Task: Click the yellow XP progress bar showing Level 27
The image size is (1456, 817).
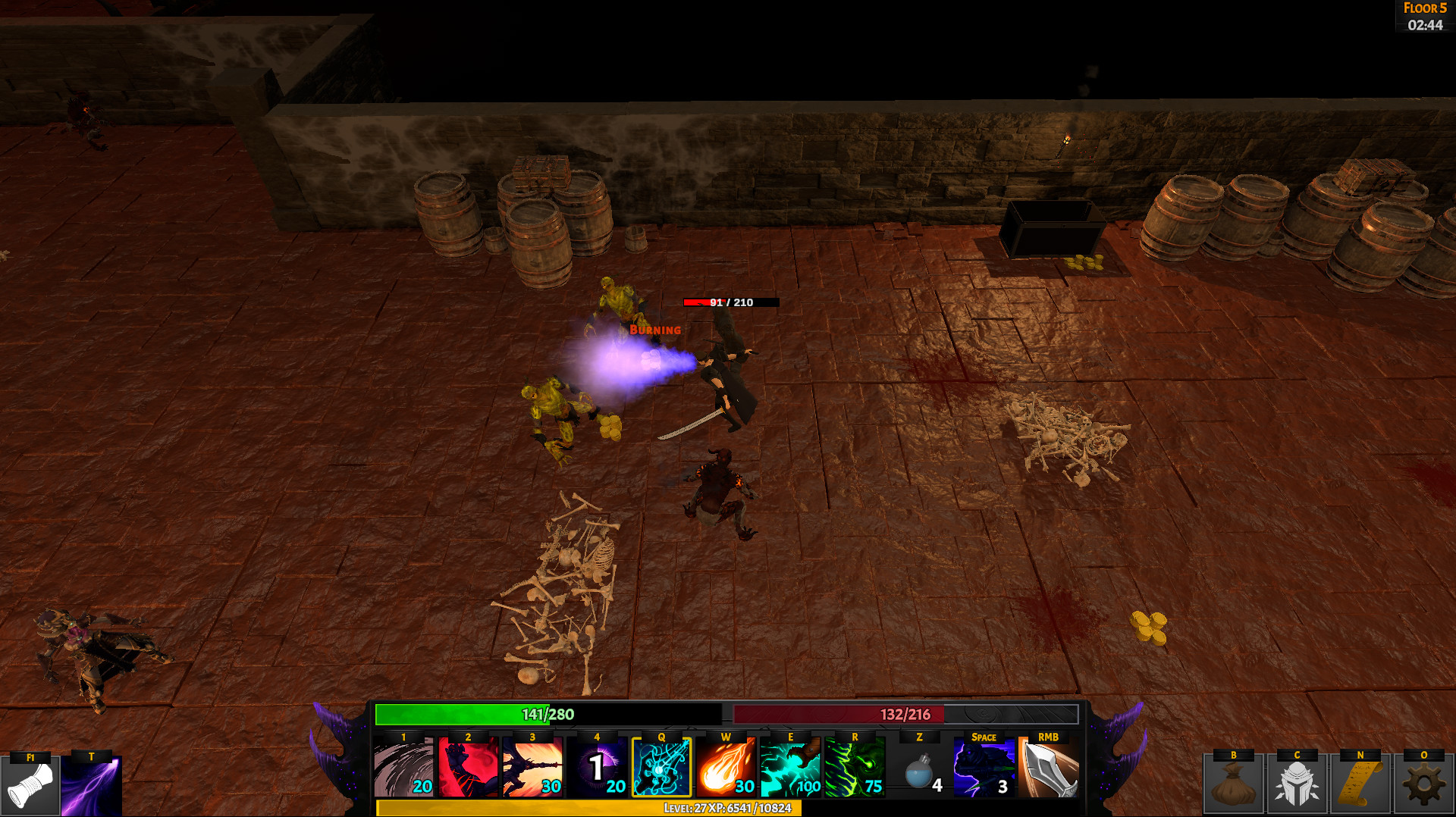Action: 728,809
